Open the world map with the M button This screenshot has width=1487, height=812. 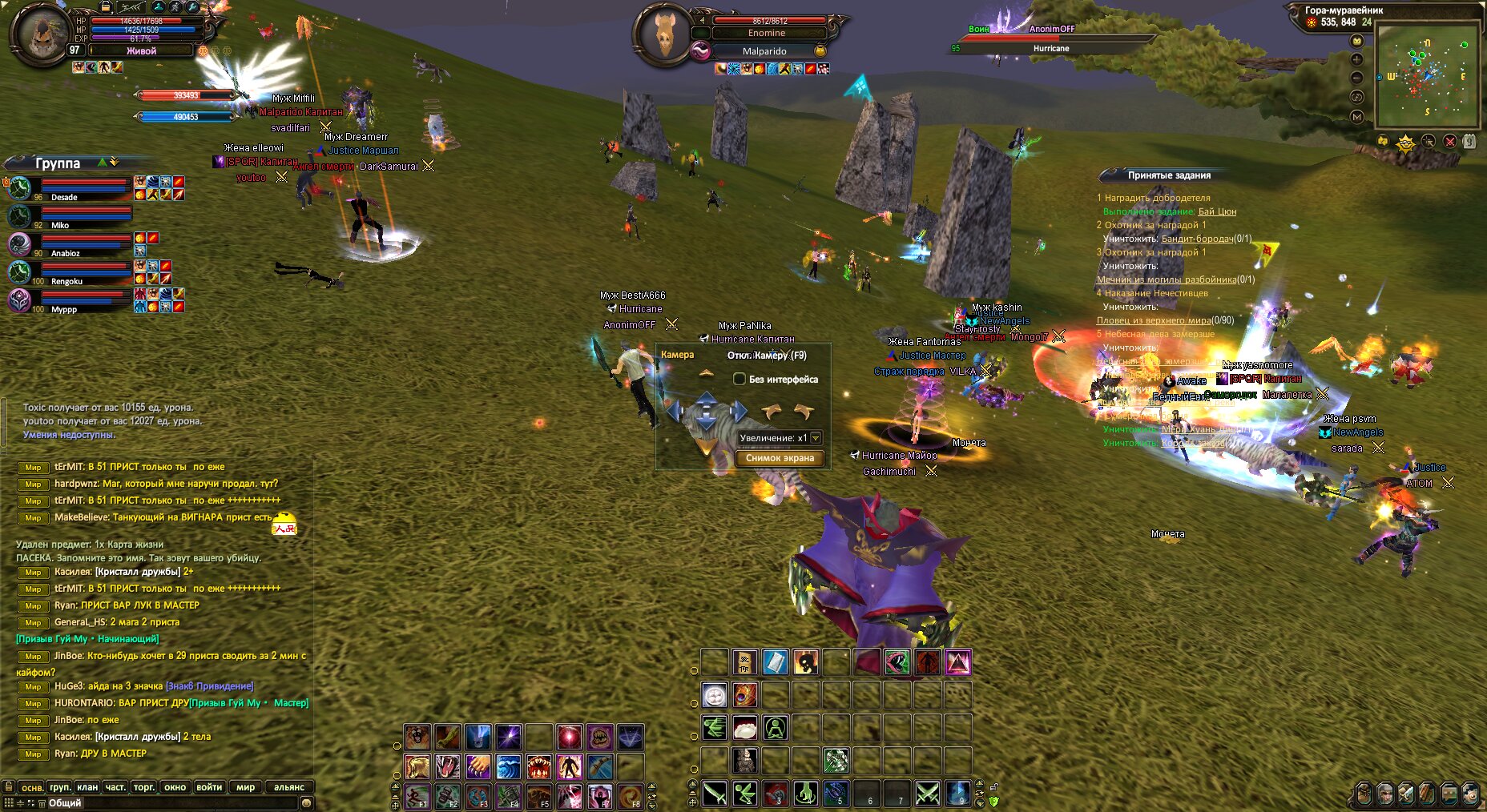click(1356, 117)
